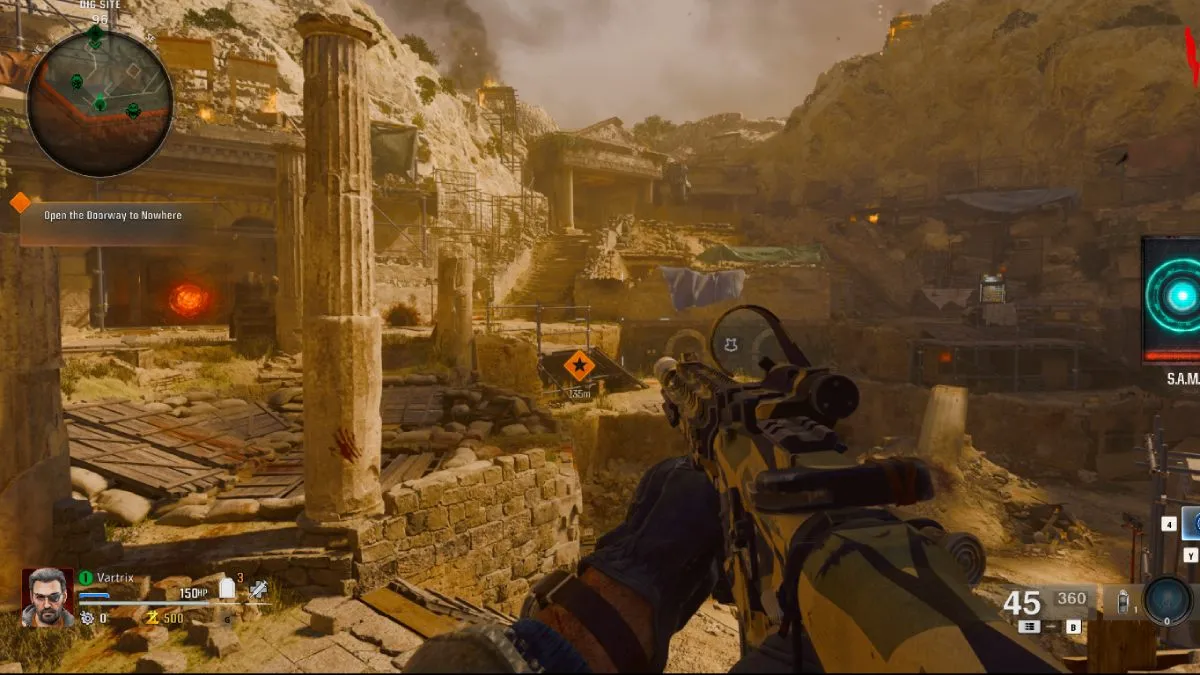Click the salvage gear icon

coord(87,618)
